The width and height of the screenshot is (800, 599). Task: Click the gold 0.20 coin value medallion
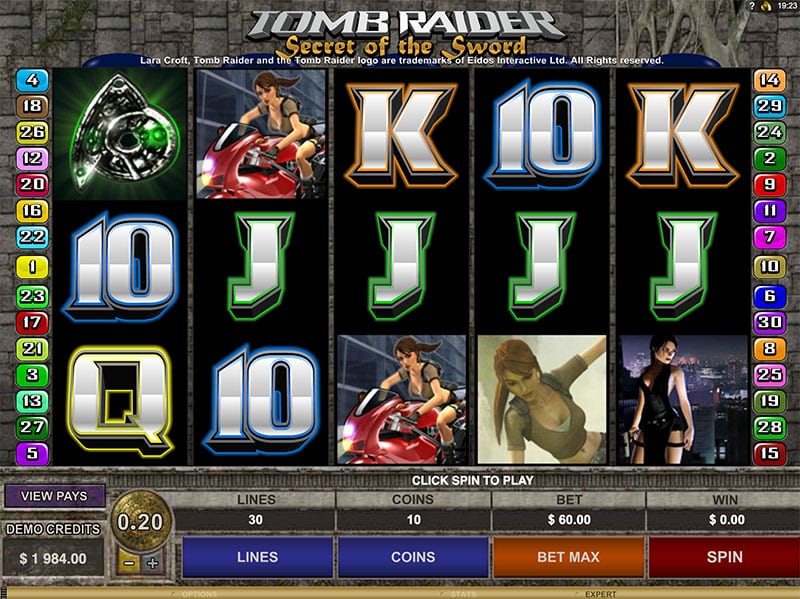pos(141,522)
